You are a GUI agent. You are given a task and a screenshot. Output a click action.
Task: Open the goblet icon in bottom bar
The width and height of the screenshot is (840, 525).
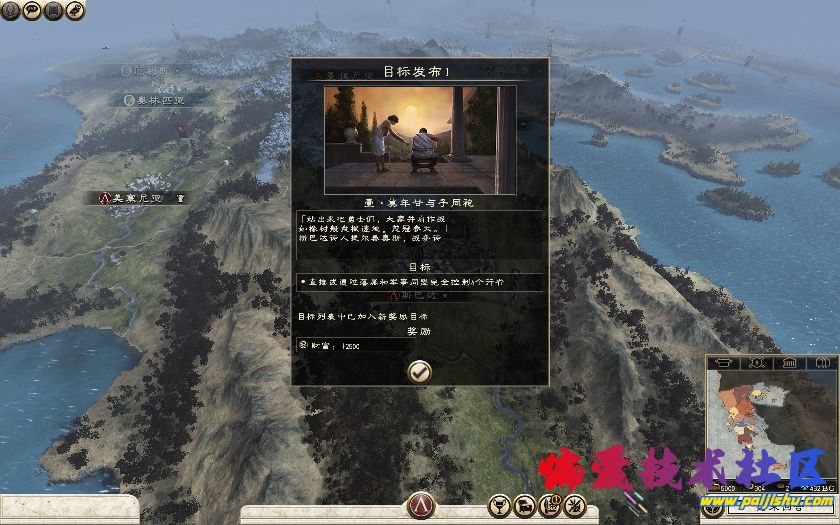pos(498,503)
